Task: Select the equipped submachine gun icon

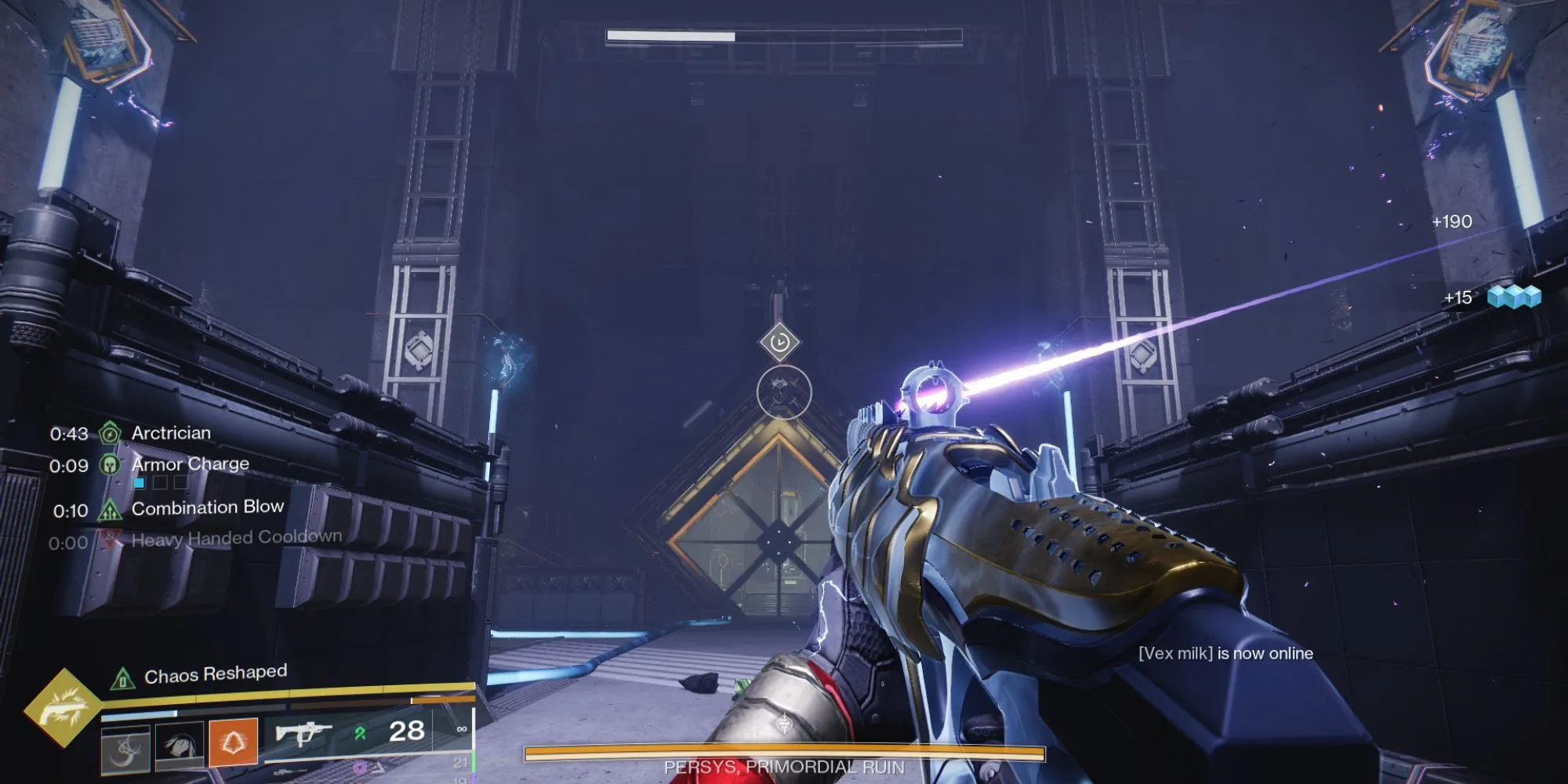Action: (303, 734)
